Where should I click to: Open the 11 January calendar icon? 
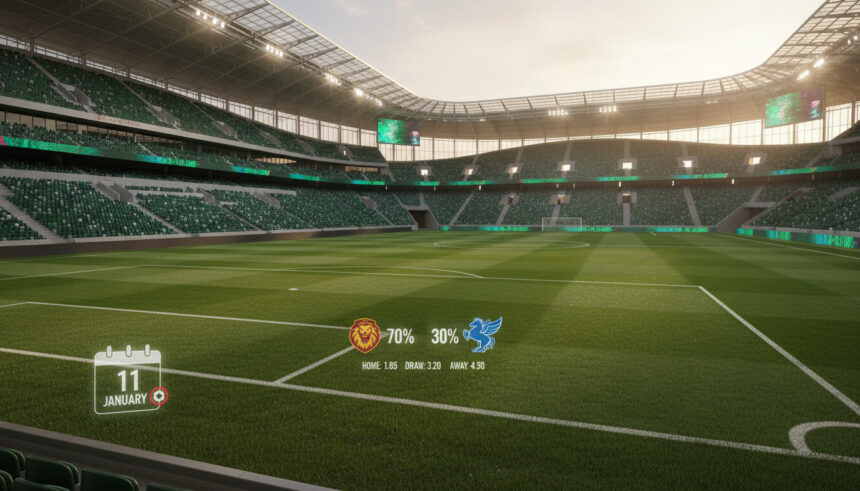tap(128, 380)
